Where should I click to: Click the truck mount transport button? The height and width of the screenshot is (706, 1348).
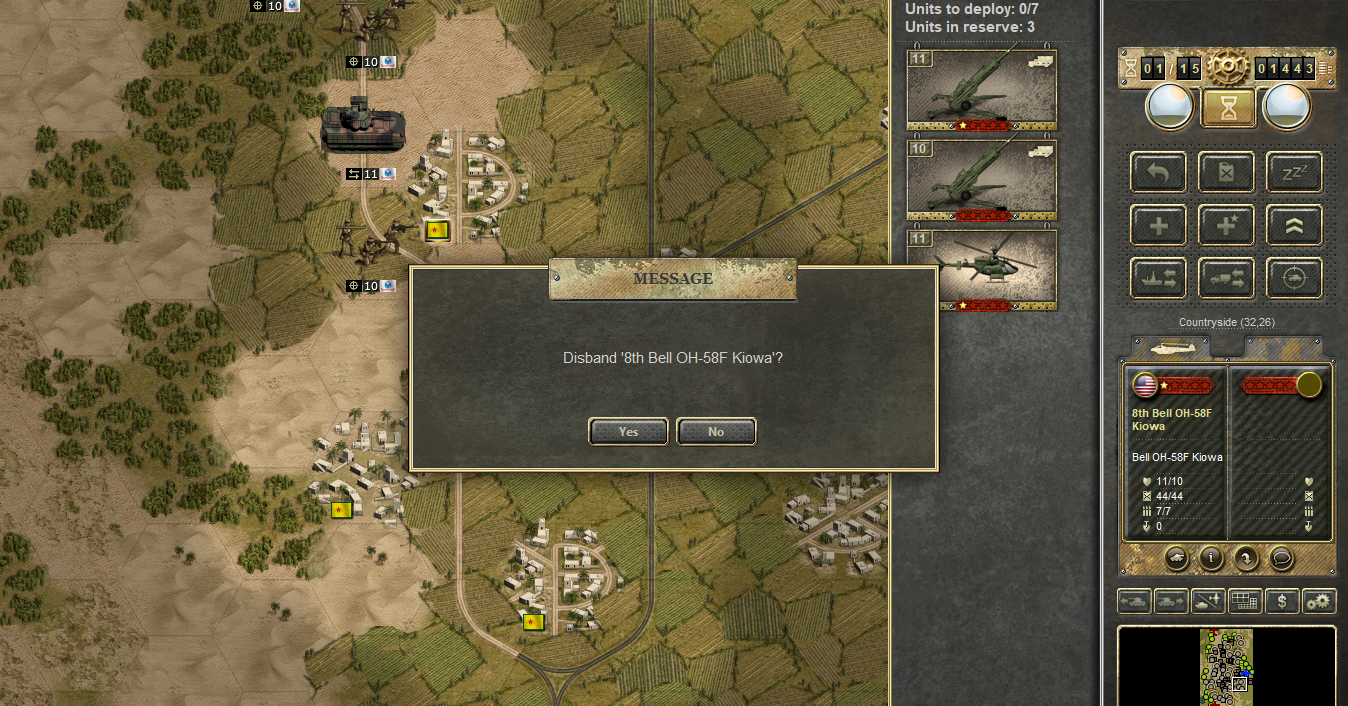(1226, 277)
